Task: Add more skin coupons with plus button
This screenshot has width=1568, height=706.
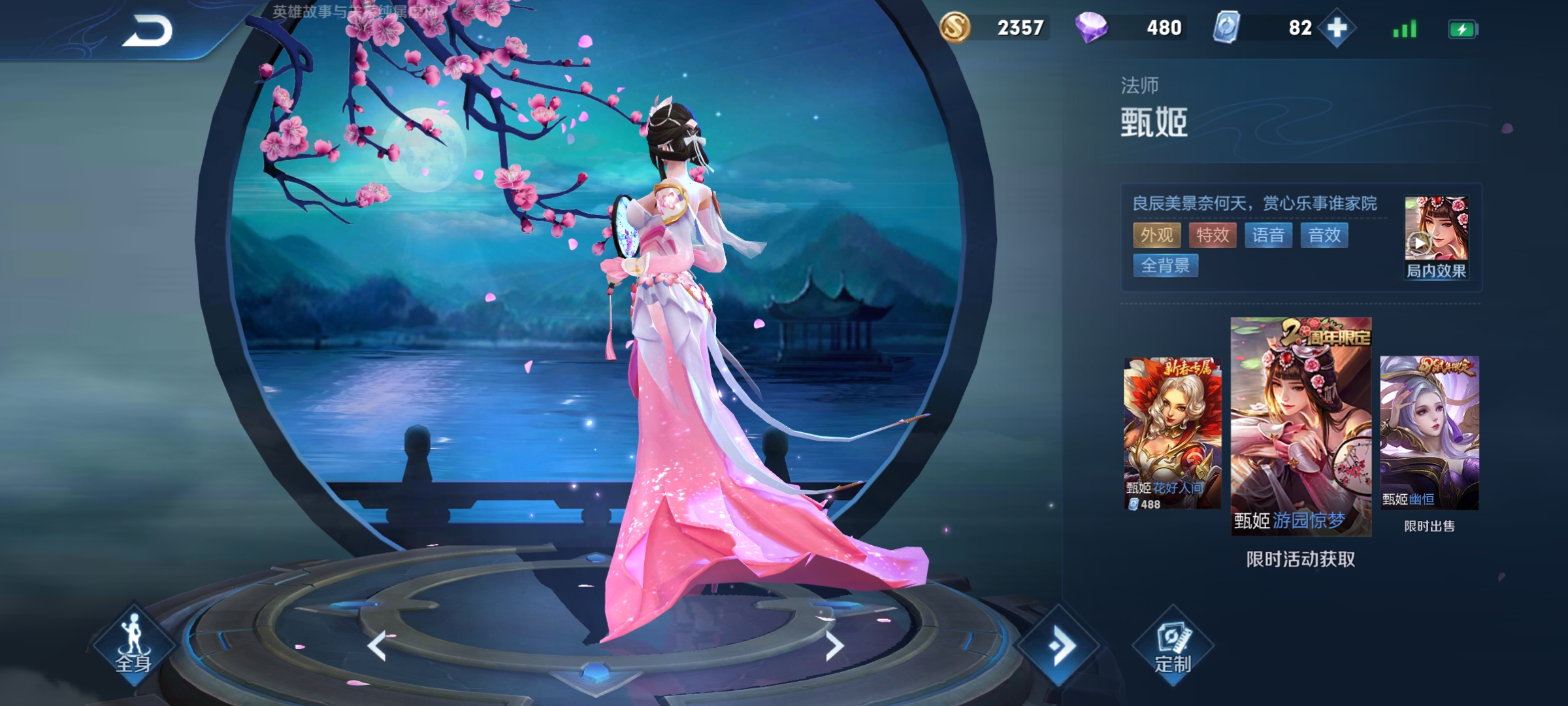Action: pos(1337,28)
